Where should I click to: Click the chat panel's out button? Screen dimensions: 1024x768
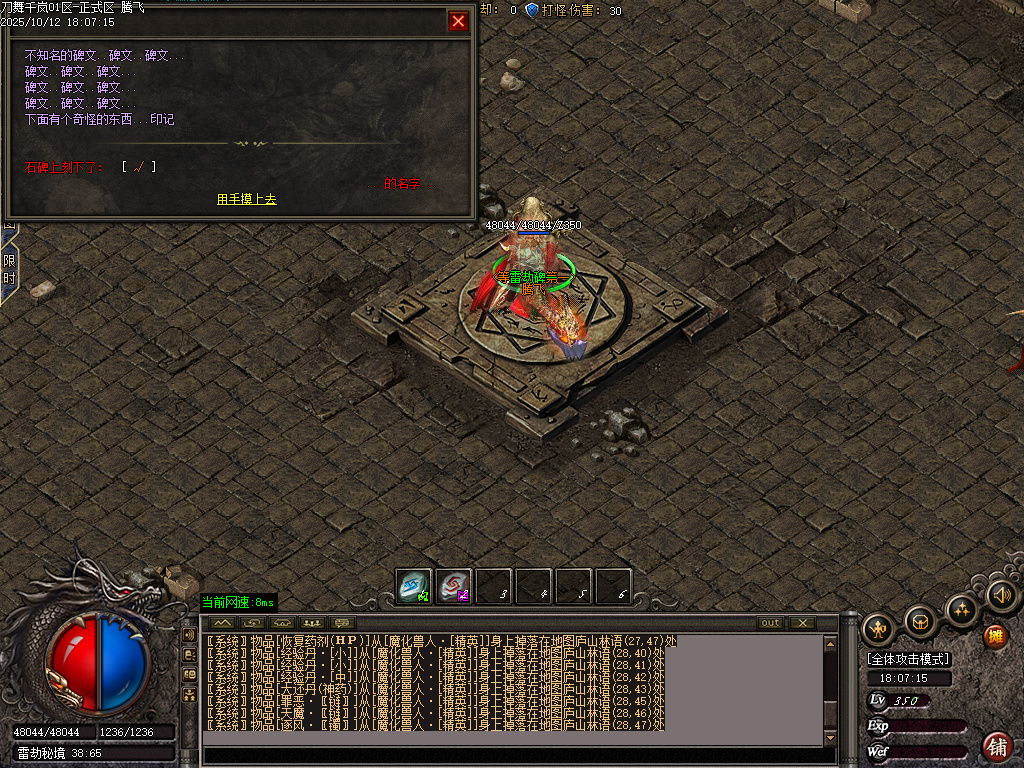[x=770, y=623]
